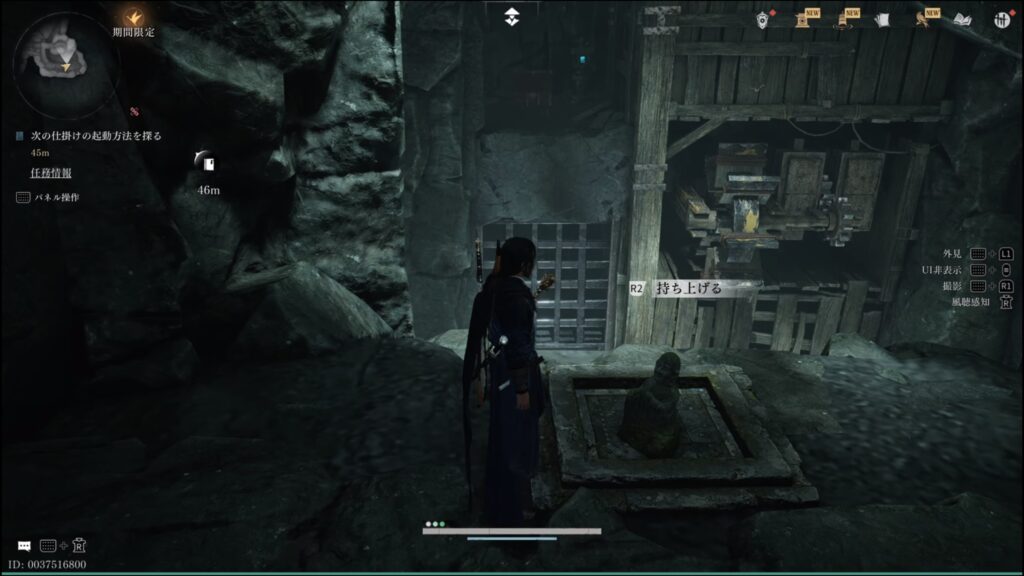1024x576 pixels.
Task: Open the bird icon marked NEW
Action: [x=922, y=19]
